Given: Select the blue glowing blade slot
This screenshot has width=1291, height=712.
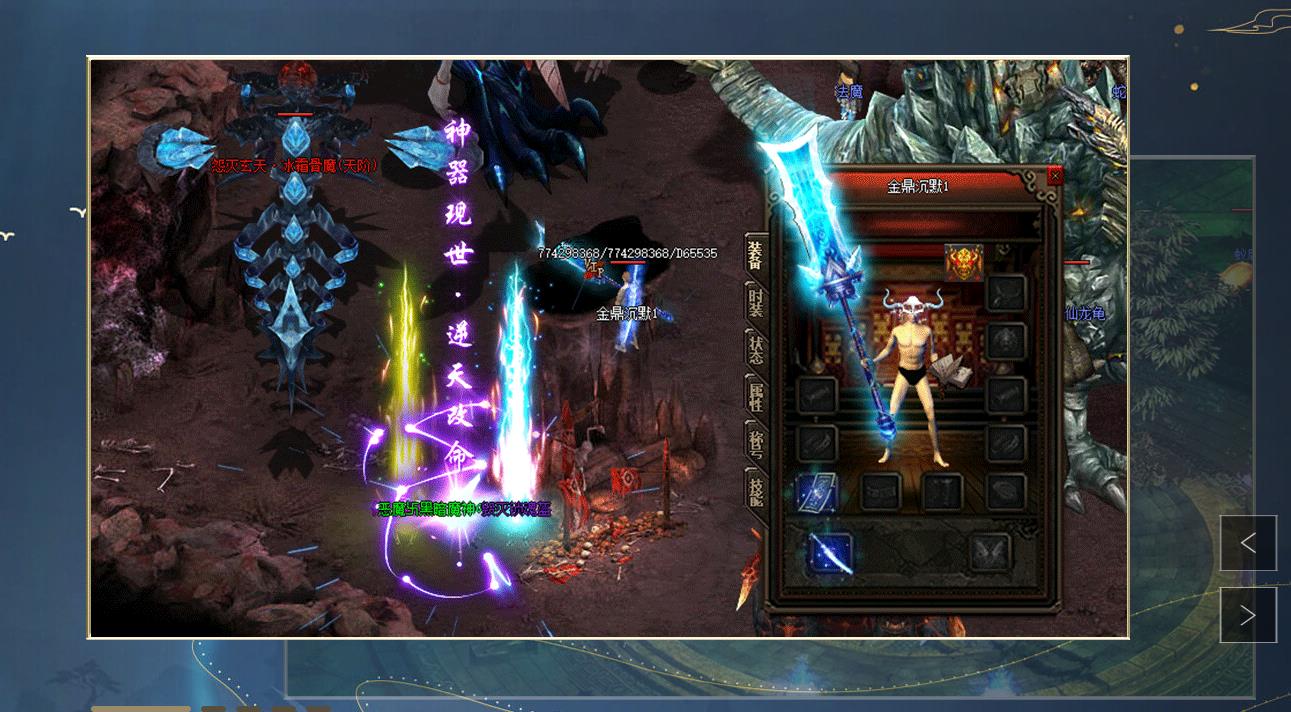Looking at the screenshot, I should (830, 553).
